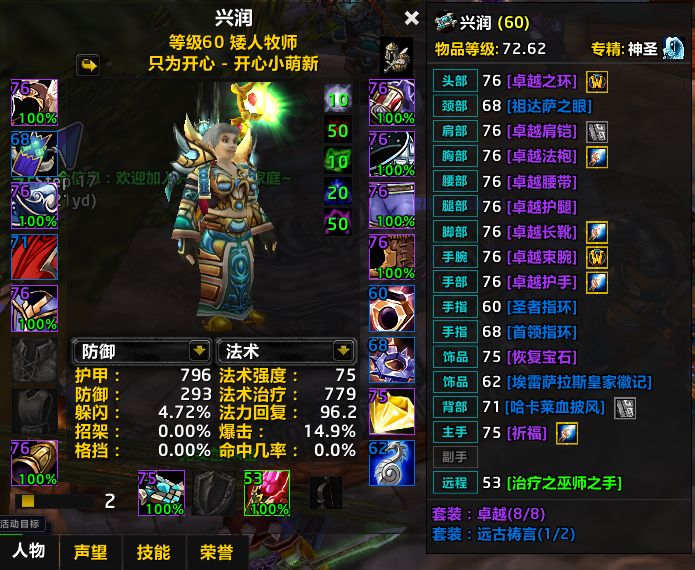Select the 人物 tab
The image size is (695, 570).
(28, 552)
